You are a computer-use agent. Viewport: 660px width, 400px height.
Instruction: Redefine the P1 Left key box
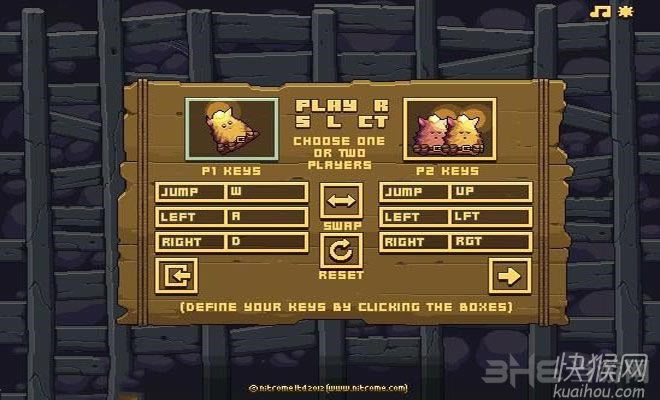[266, 217]
